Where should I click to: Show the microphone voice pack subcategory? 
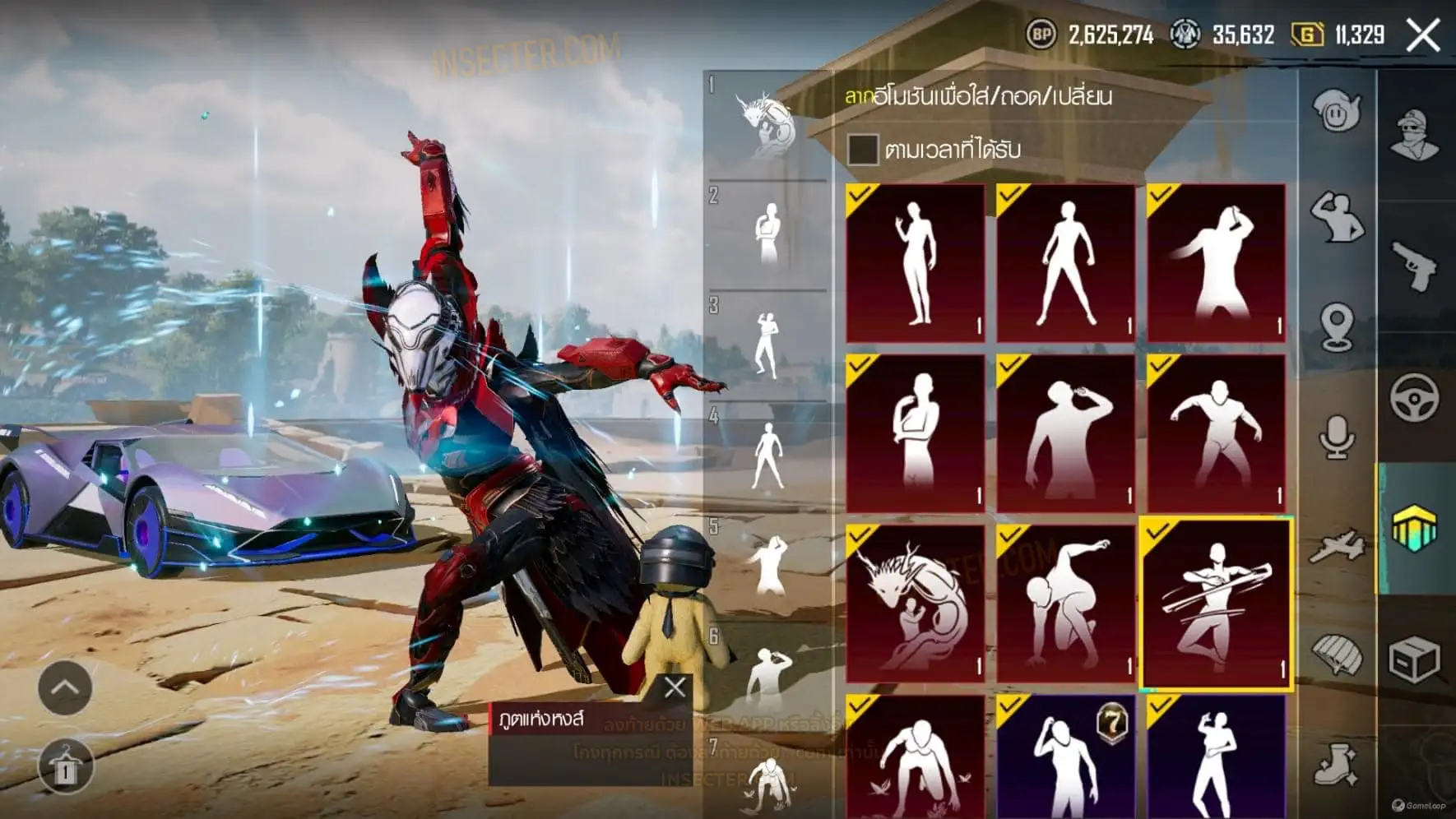coord(1337,436)
